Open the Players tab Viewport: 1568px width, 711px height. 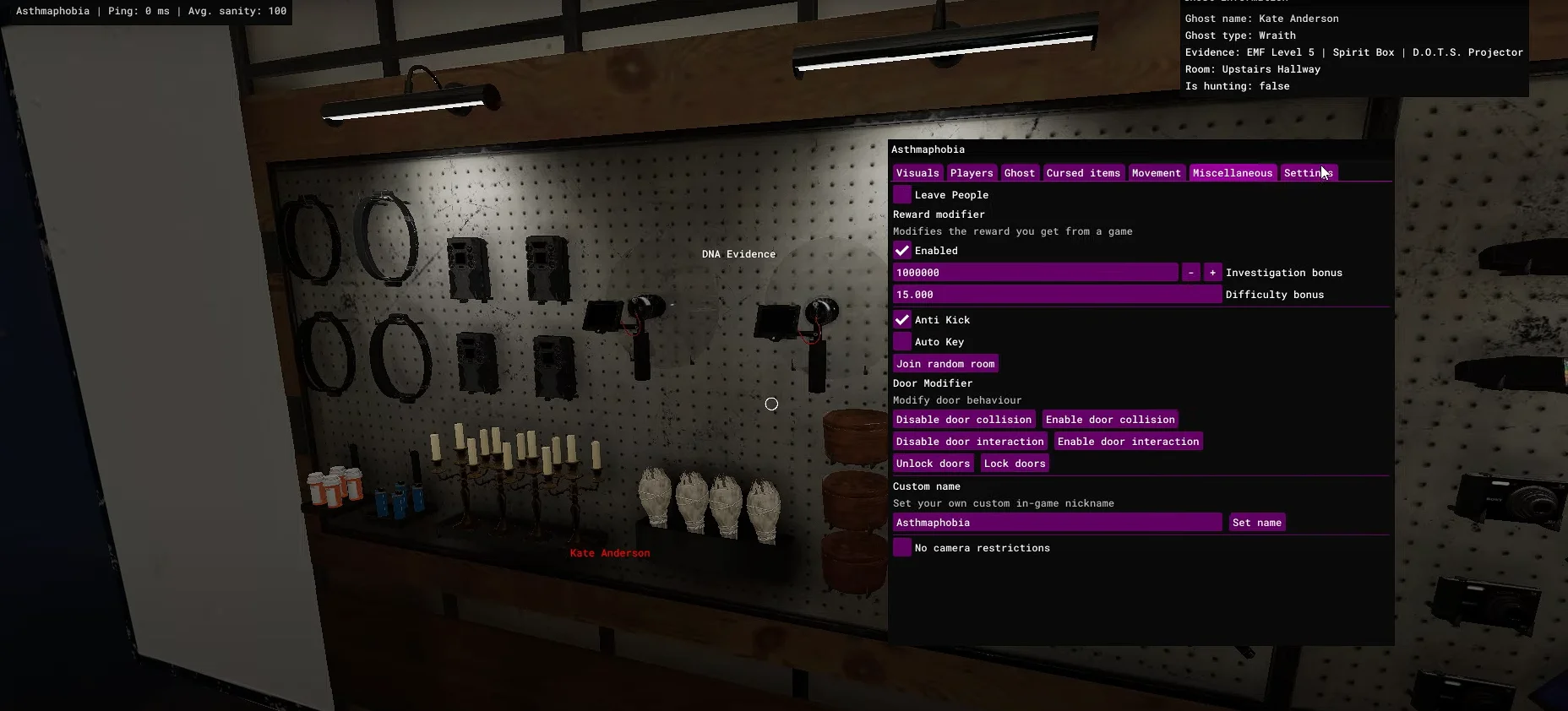[972, 173]
